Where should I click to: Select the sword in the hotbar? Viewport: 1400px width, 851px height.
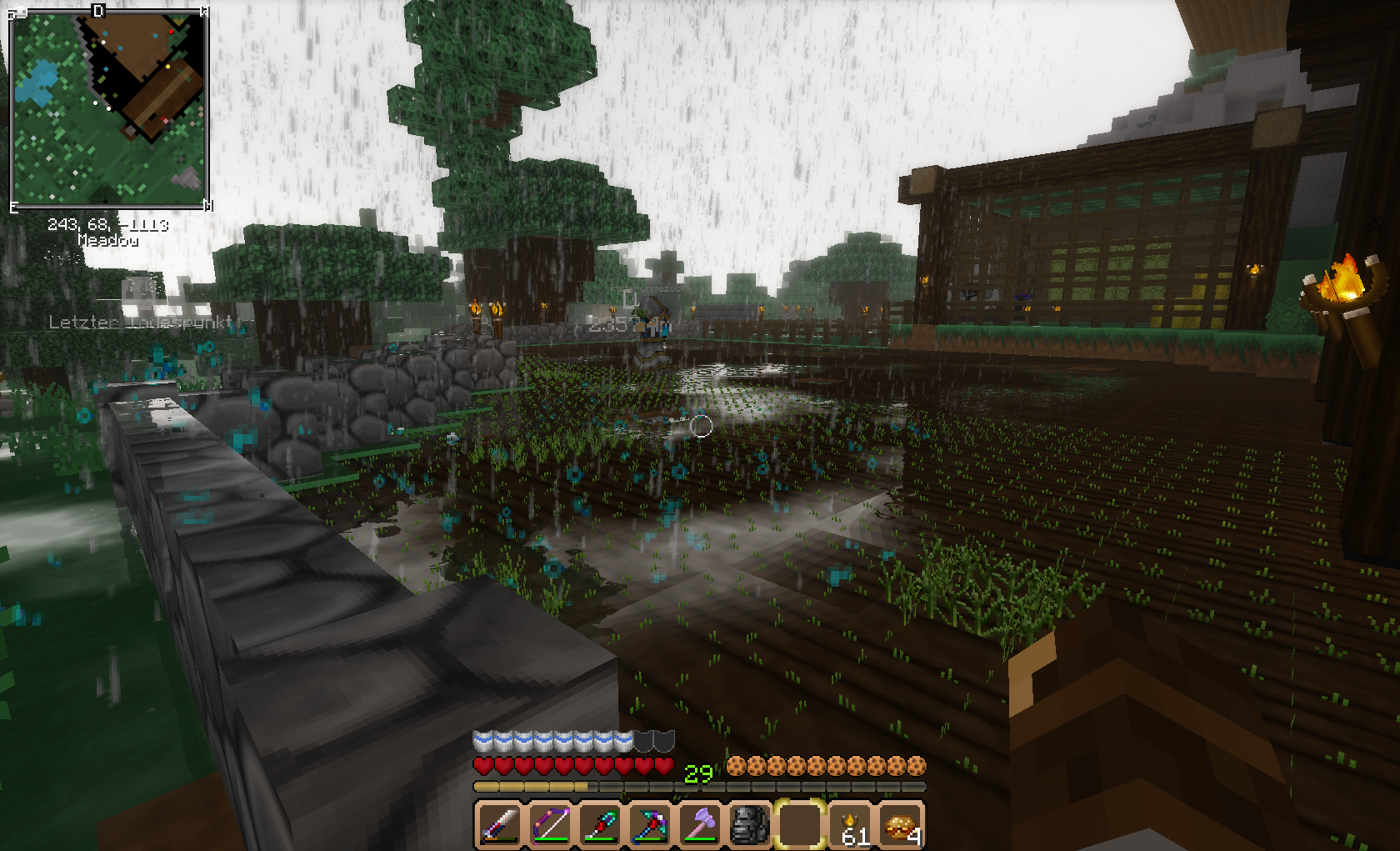point(499,824)
